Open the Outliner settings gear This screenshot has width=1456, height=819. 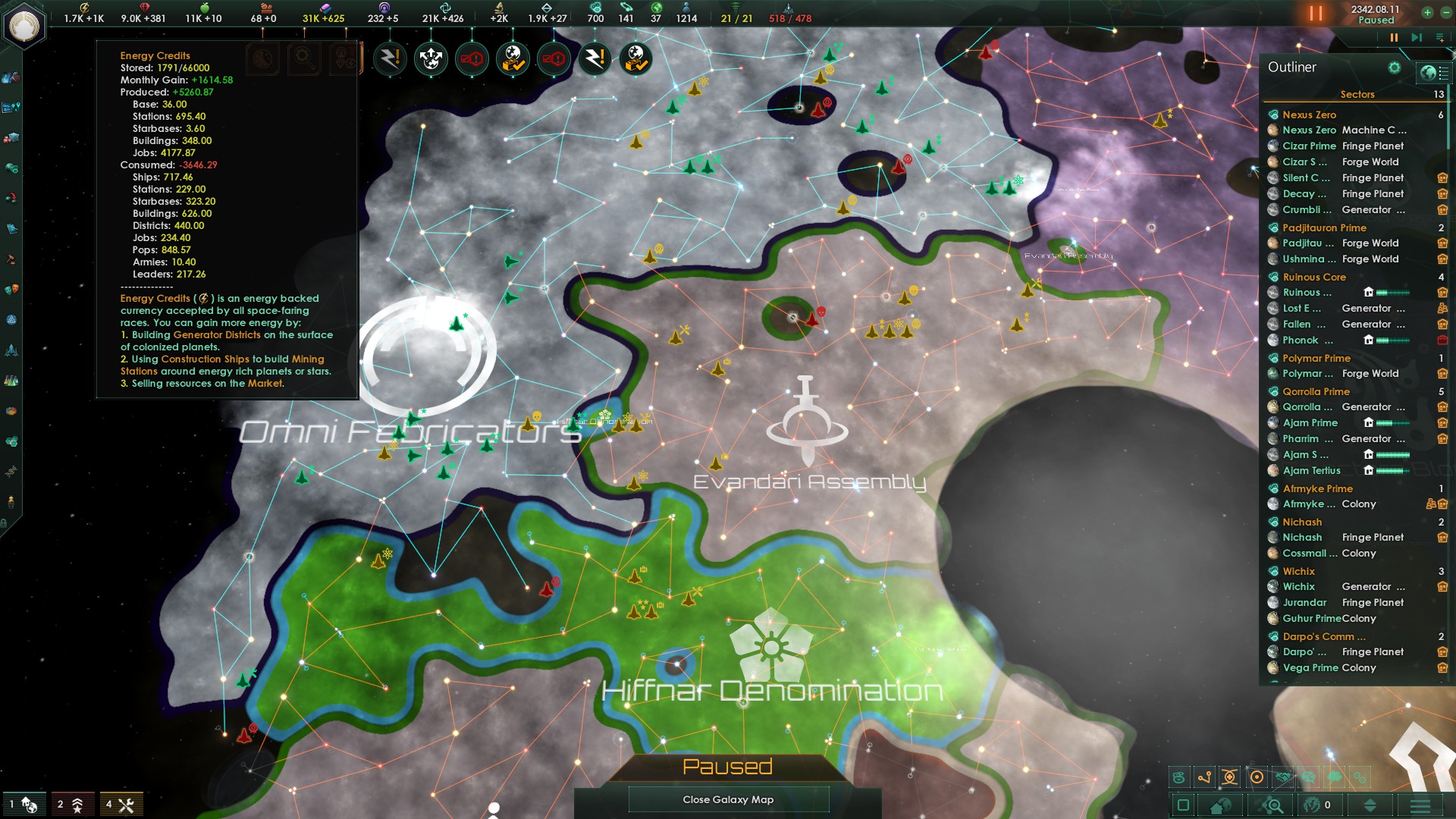[1394, 67]
